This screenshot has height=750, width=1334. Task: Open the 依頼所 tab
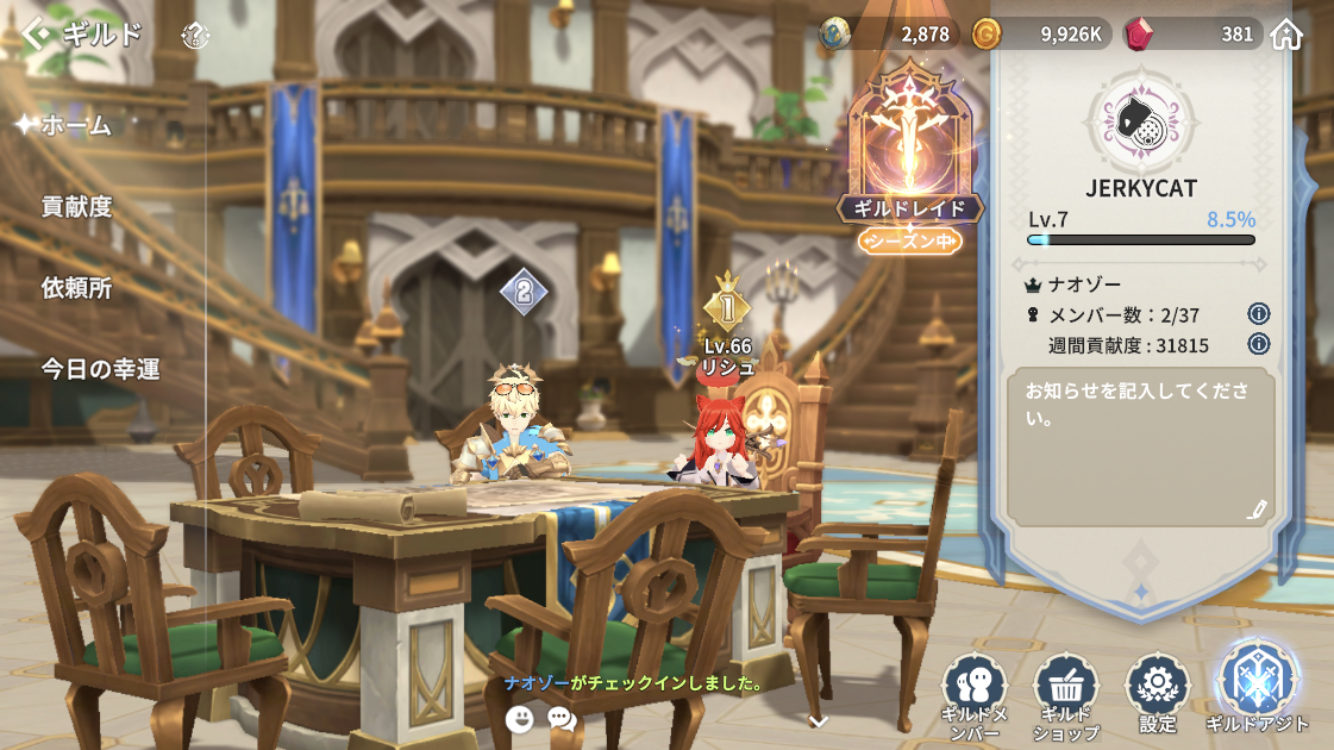click(x=76, y=288)
